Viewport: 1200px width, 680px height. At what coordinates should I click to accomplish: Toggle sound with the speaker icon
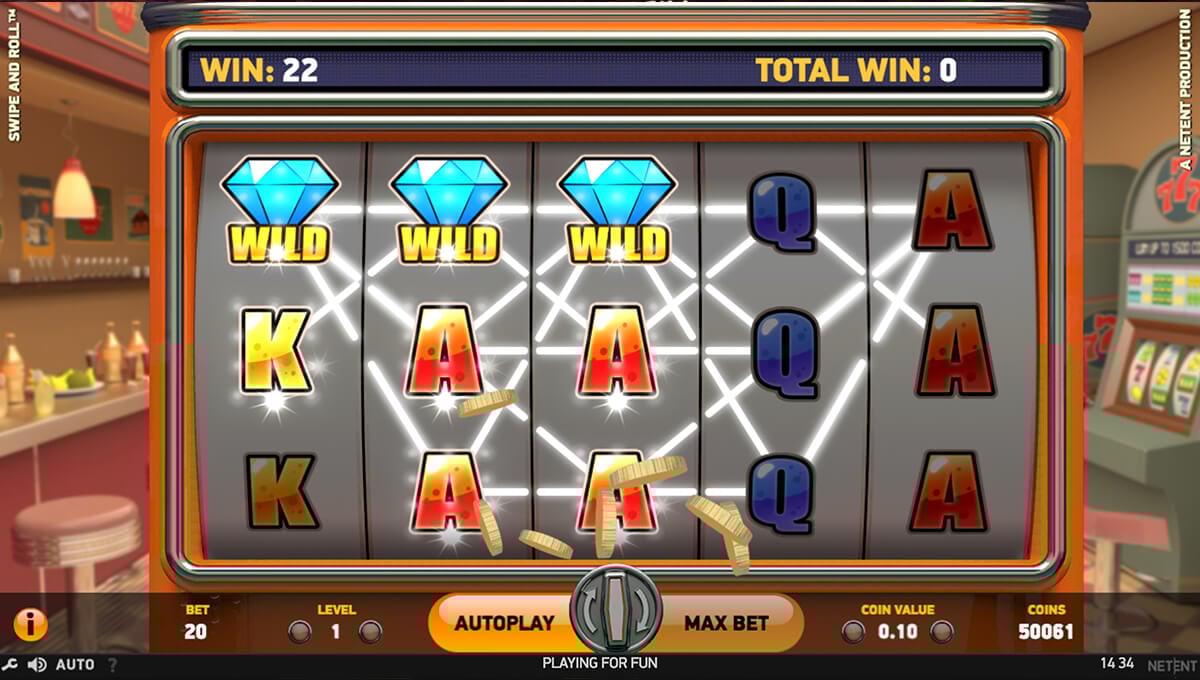(x=37, y=664)
